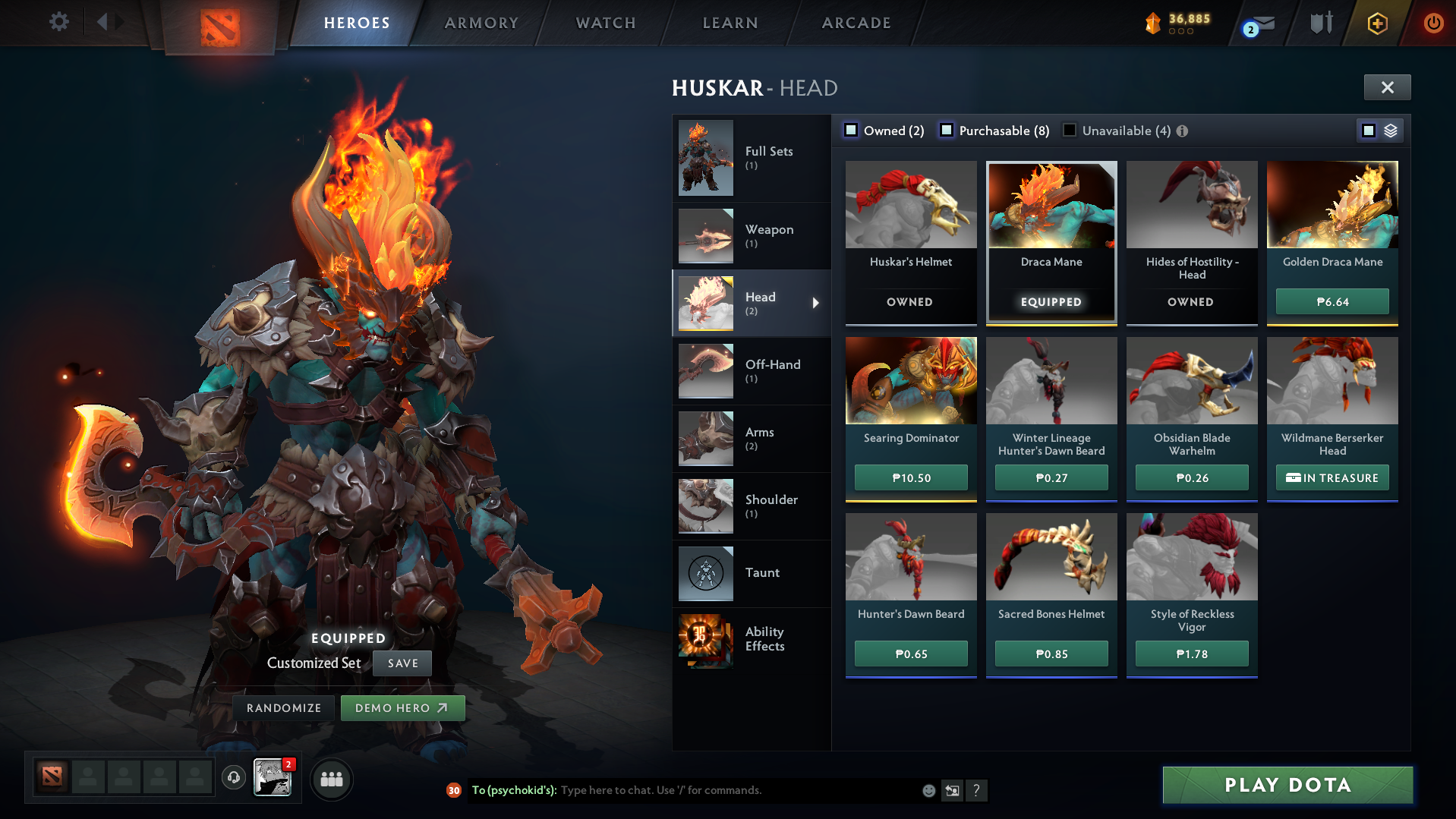Viewport: 1456px width, 819px height.
Task: Open Dota Plus hexagon icon
Action: point(1376,23)
